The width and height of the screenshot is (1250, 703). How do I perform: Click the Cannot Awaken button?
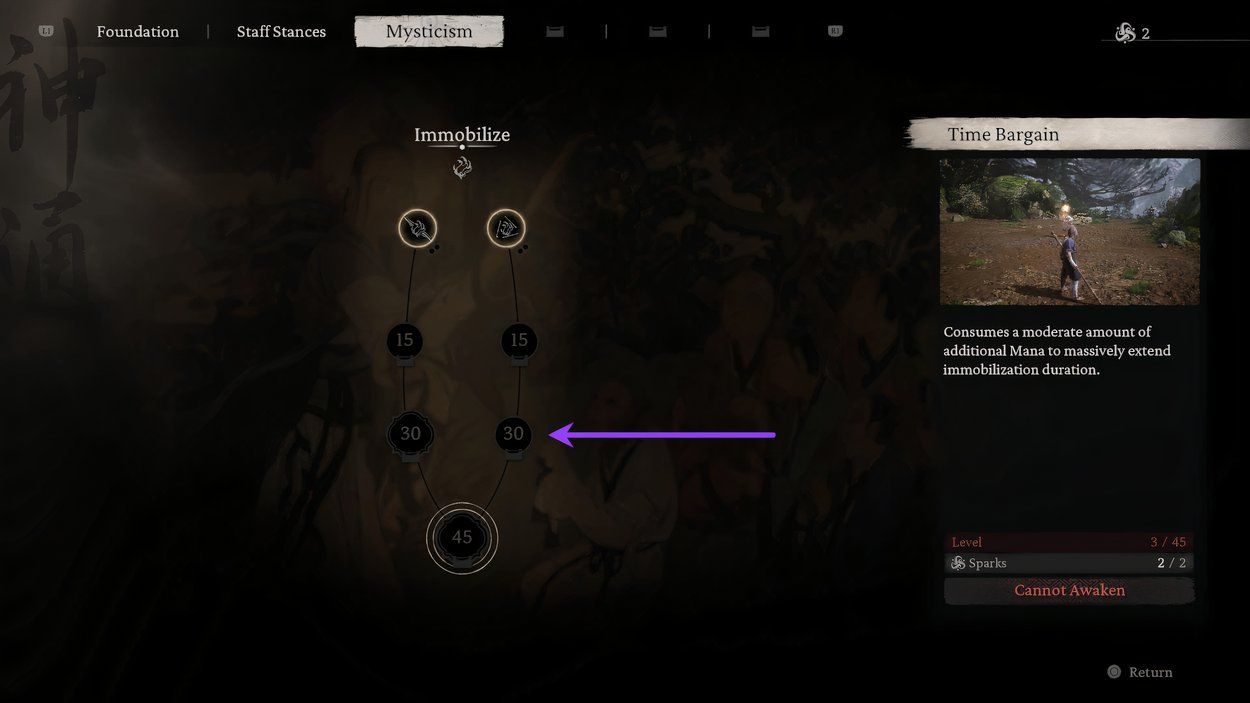point(1069,590)
